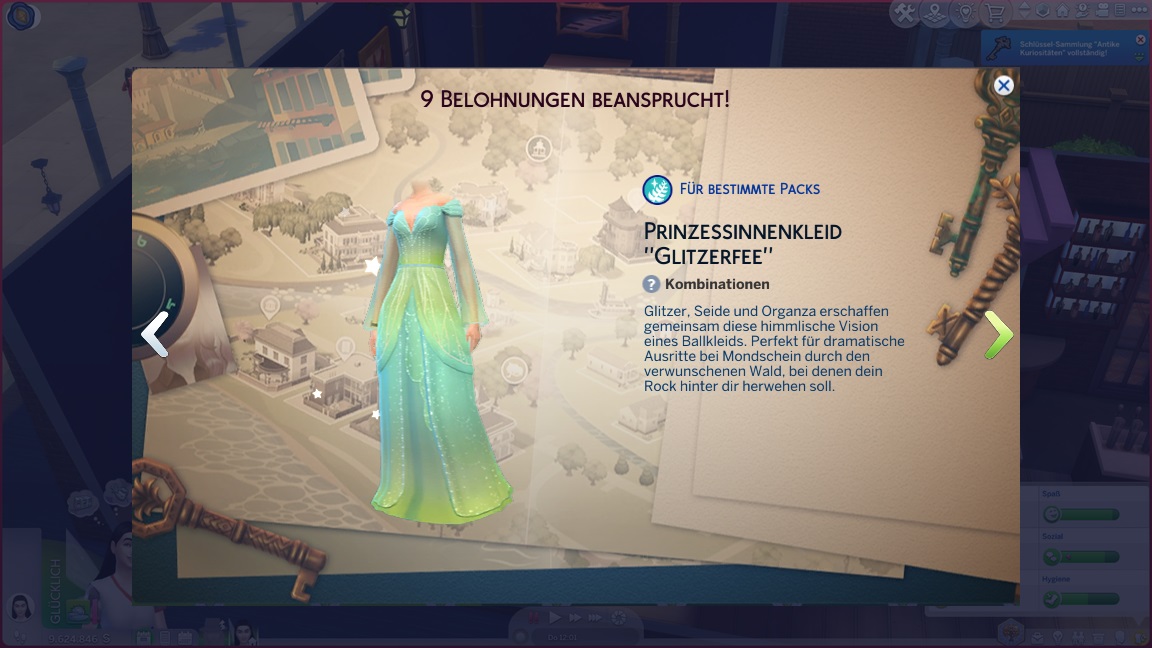This screenshot has width=1152, height=648.
Task: Click the Für bestimmte Packs icon
Action: tap(657, 189)
